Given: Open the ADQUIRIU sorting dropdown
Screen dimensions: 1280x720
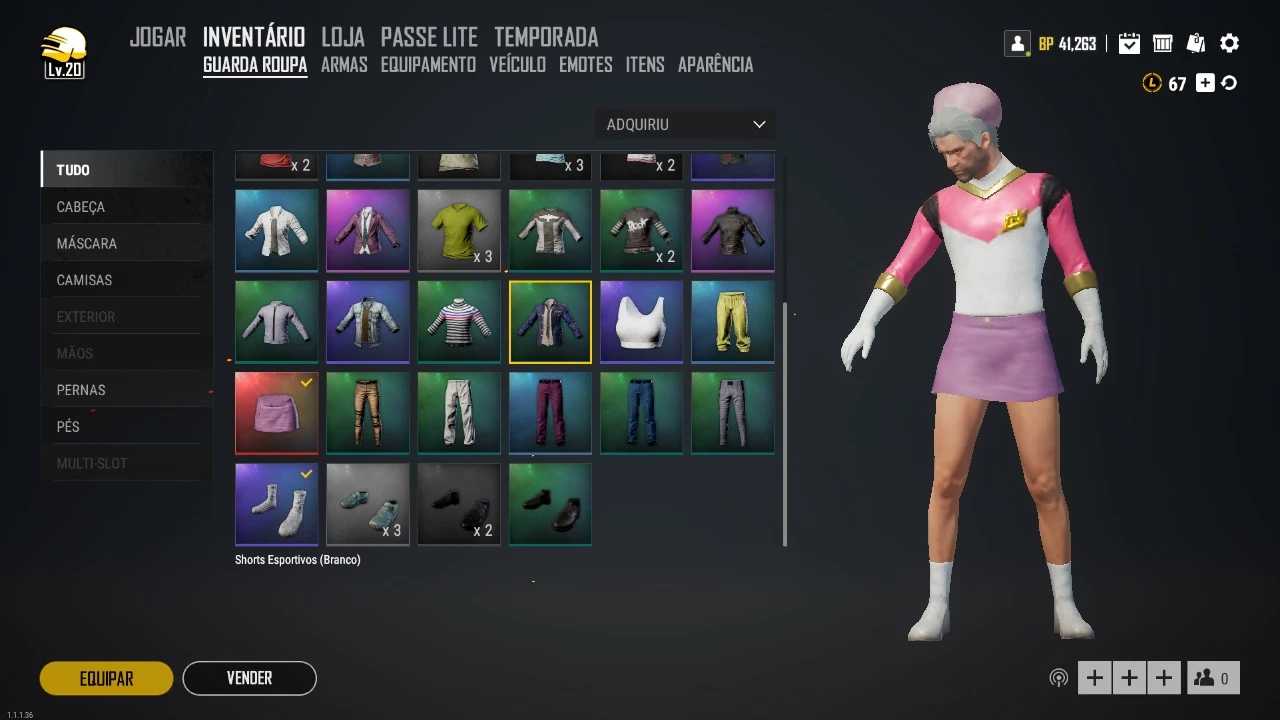Looking at the screenshot, I should tap(685, 124).
